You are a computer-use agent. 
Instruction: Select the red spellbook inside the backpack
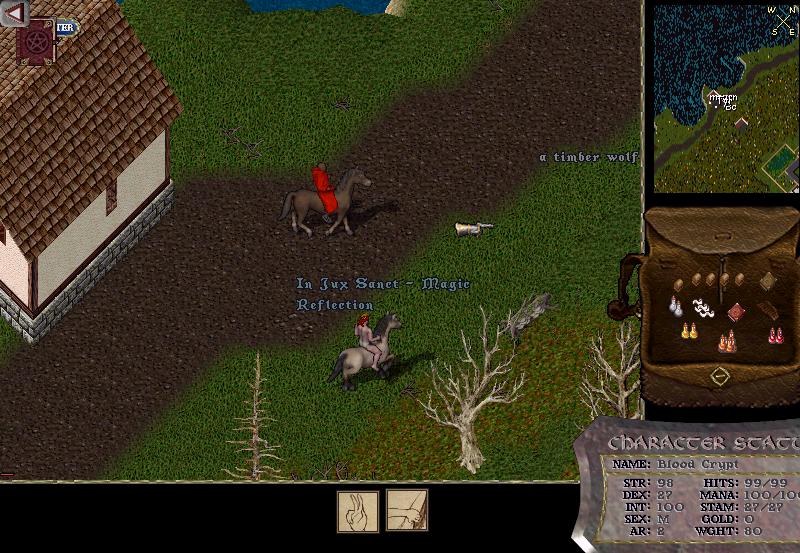[737, 311]
